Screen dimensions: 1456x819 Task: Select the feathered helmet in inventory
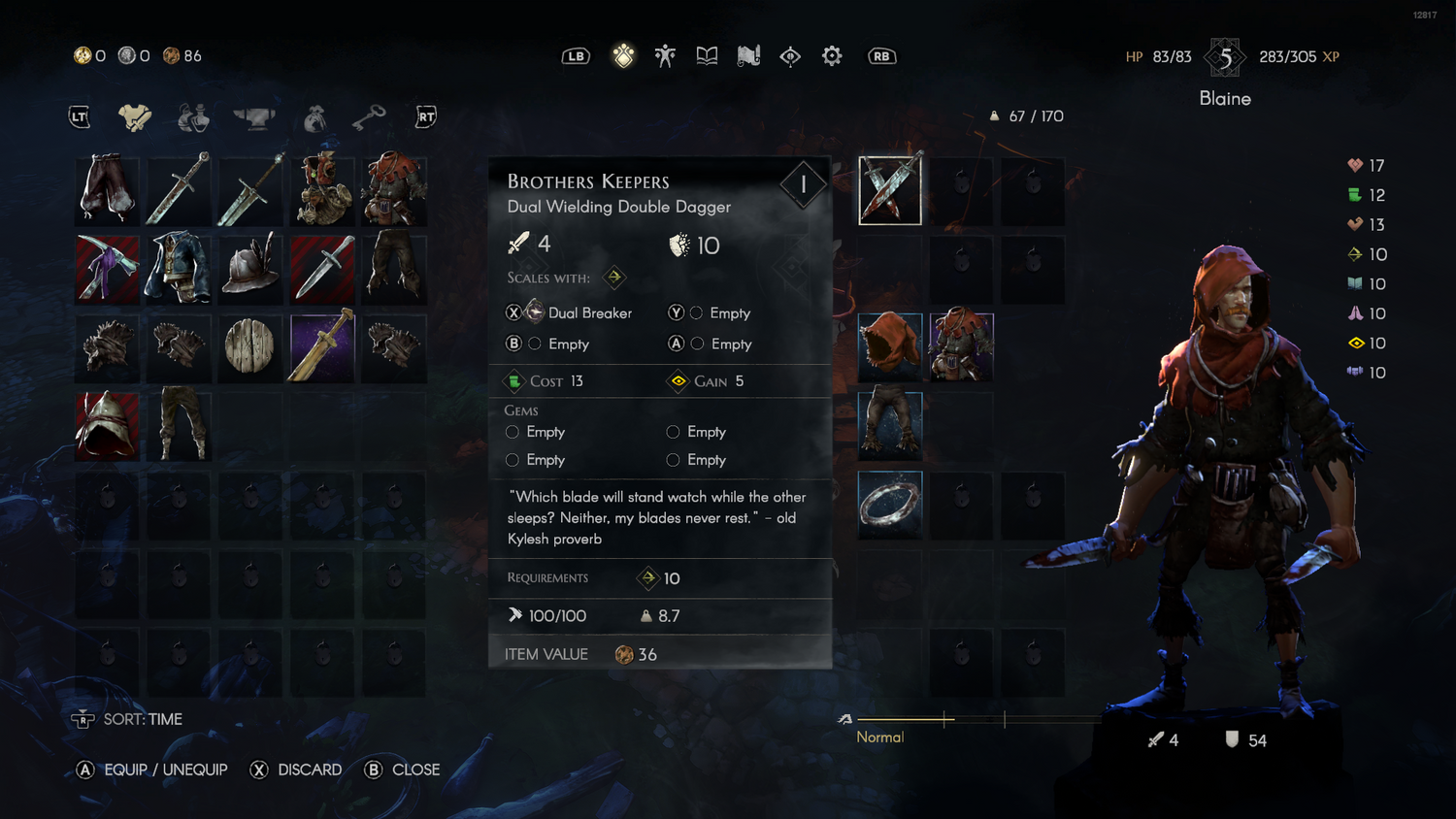coord(249,268)
